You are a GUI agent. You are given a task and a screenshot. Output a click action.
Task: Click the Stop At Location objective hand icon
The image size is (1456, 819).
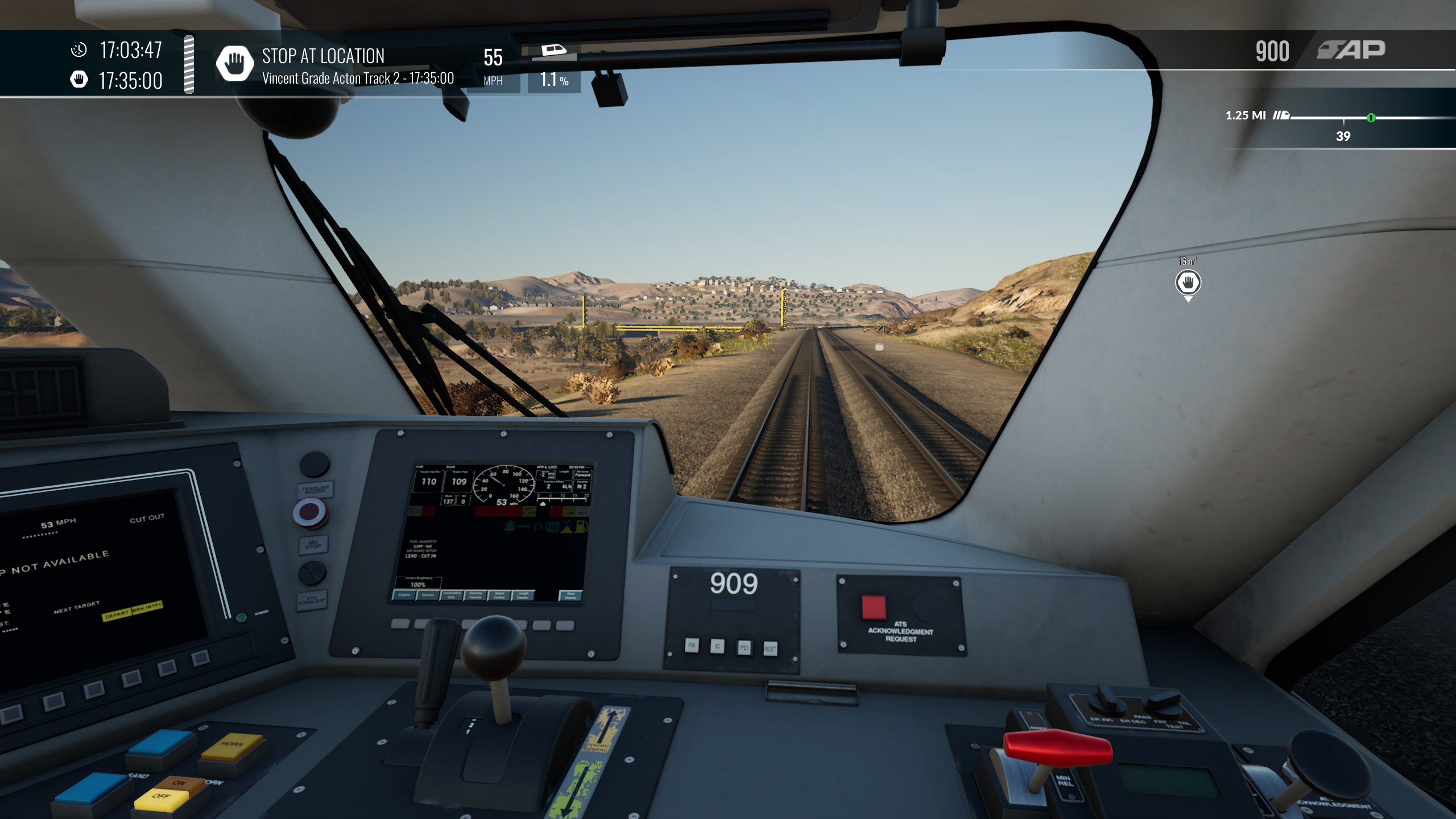click(x=234, y=64)
